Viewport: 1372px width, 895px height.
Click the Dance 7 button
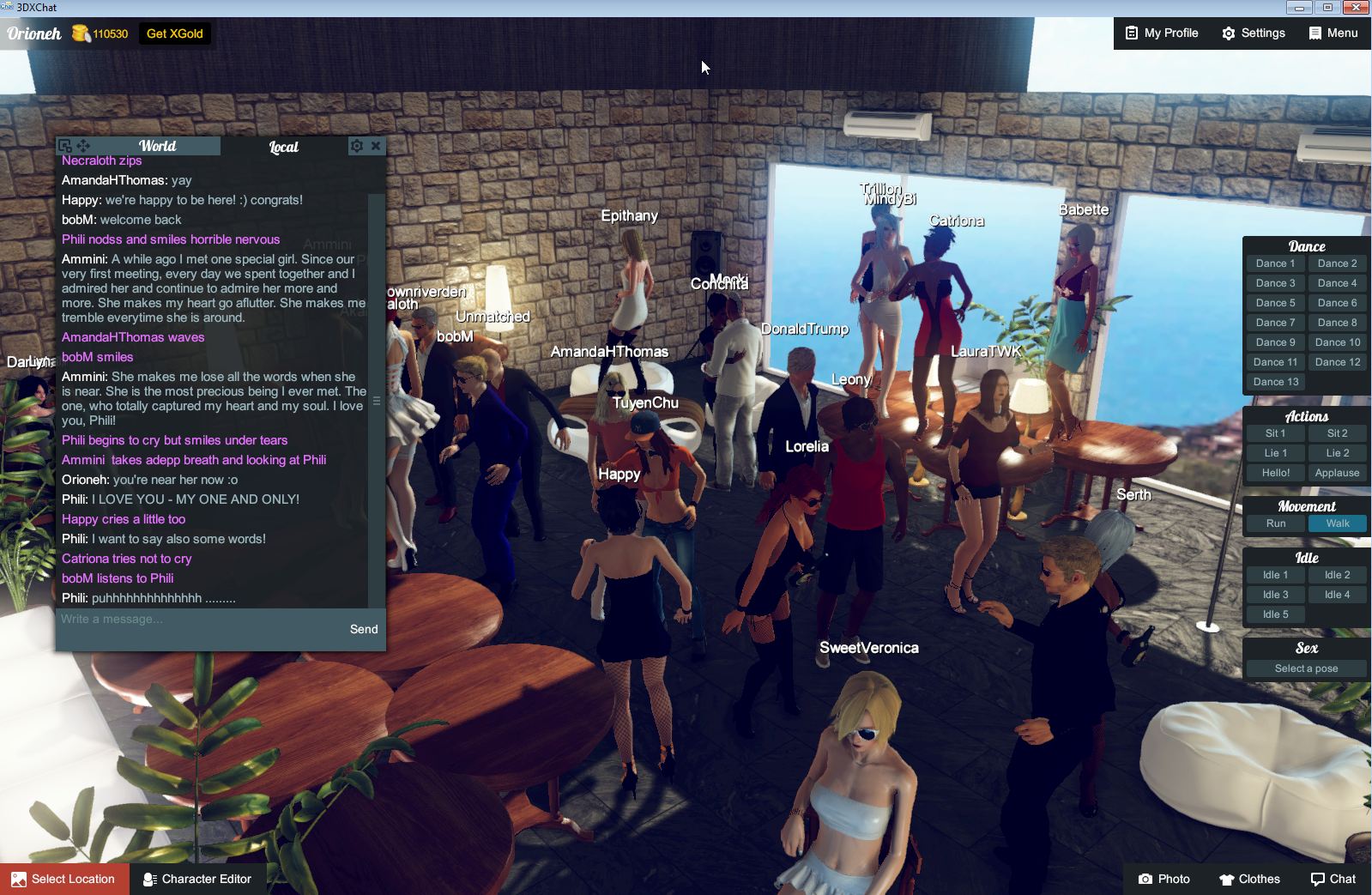(x=1275, y=322)
